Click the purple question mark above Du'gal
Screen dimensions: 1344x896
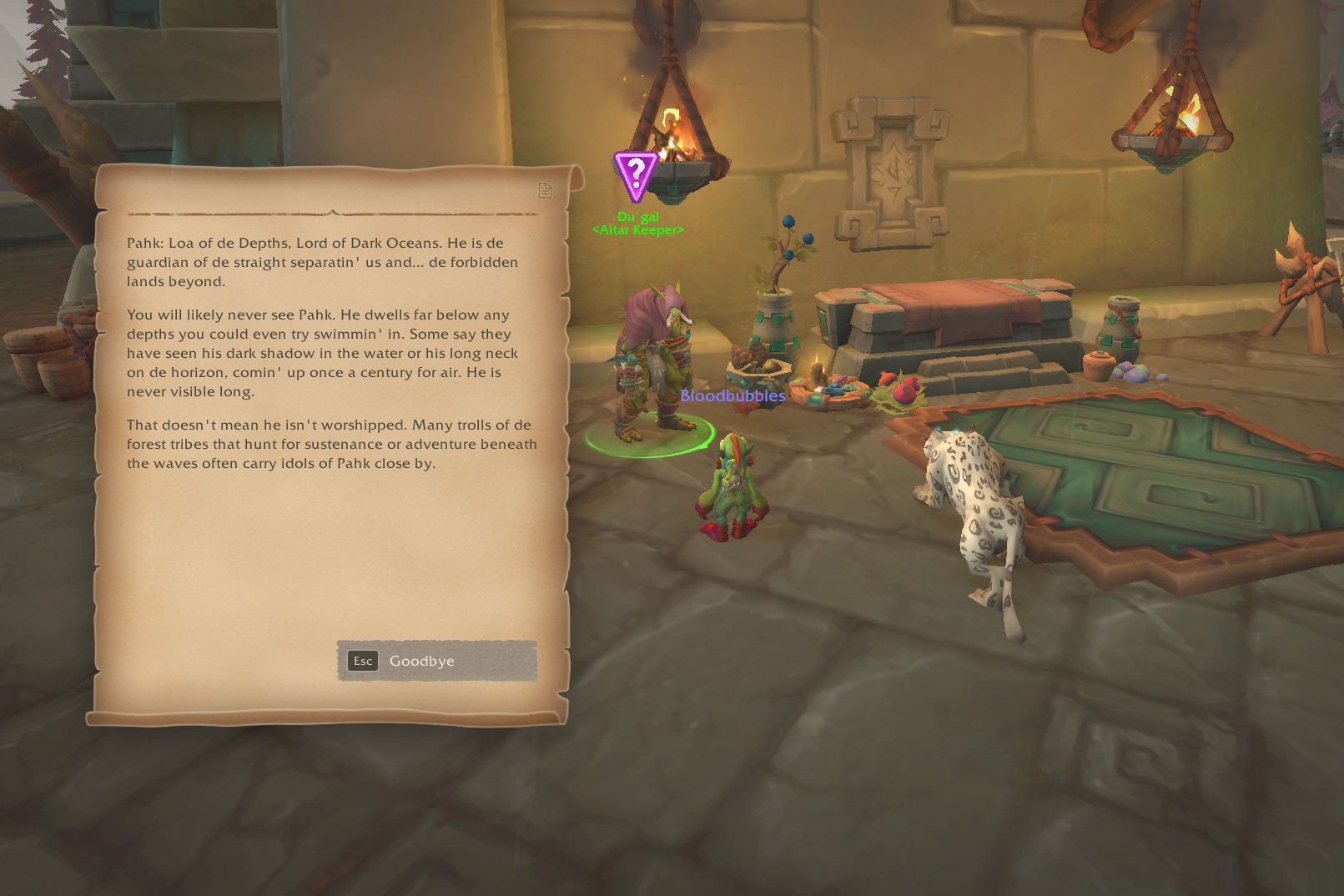click(637, 173)
